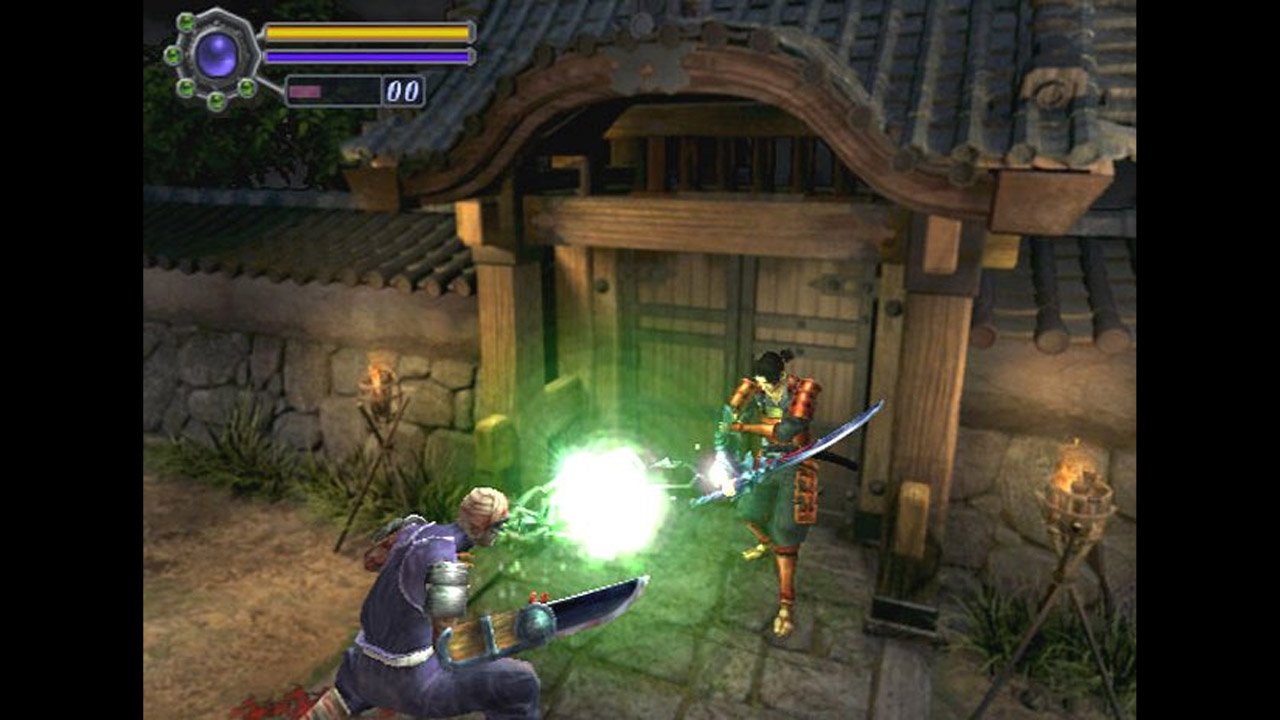Viewport: 1280px width, 720px height.
Task: Click the purple orb gauntlet icon
Action: (217, 54)
